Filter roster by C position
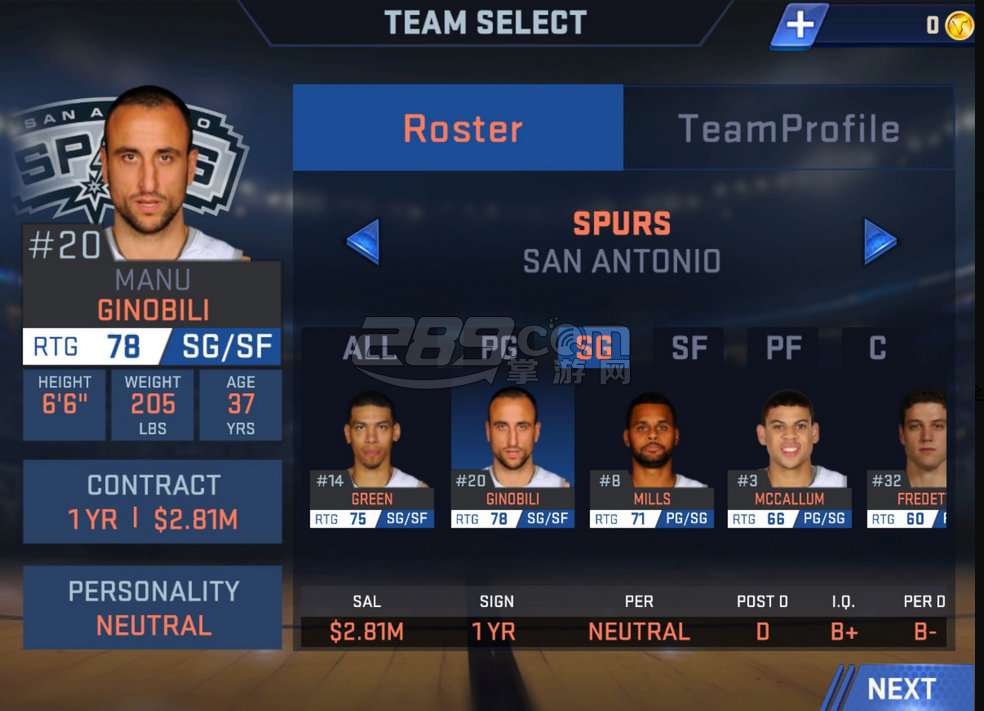The width and height of the screenshot is (984, 711). pyautogui.click(x=877, y=348)
